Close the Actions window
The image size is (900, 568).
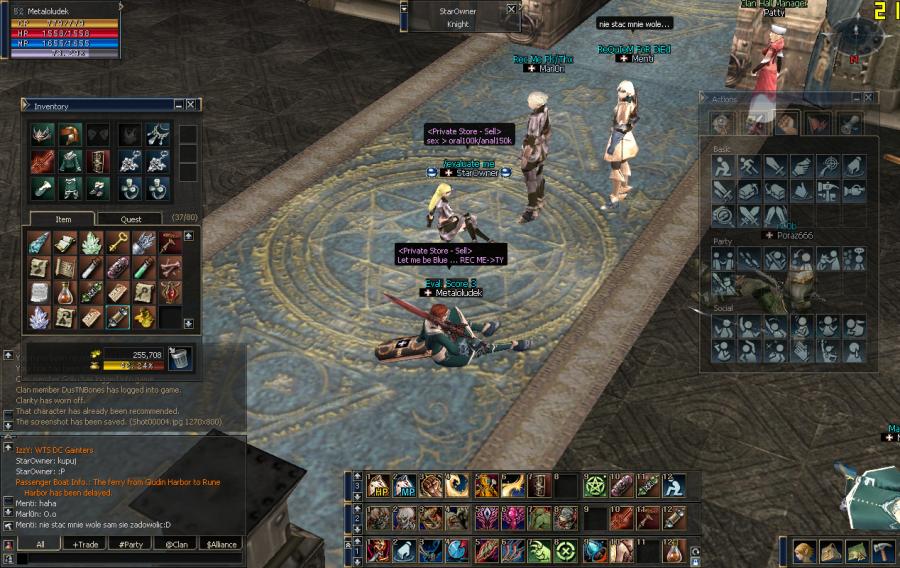[868, 98]
